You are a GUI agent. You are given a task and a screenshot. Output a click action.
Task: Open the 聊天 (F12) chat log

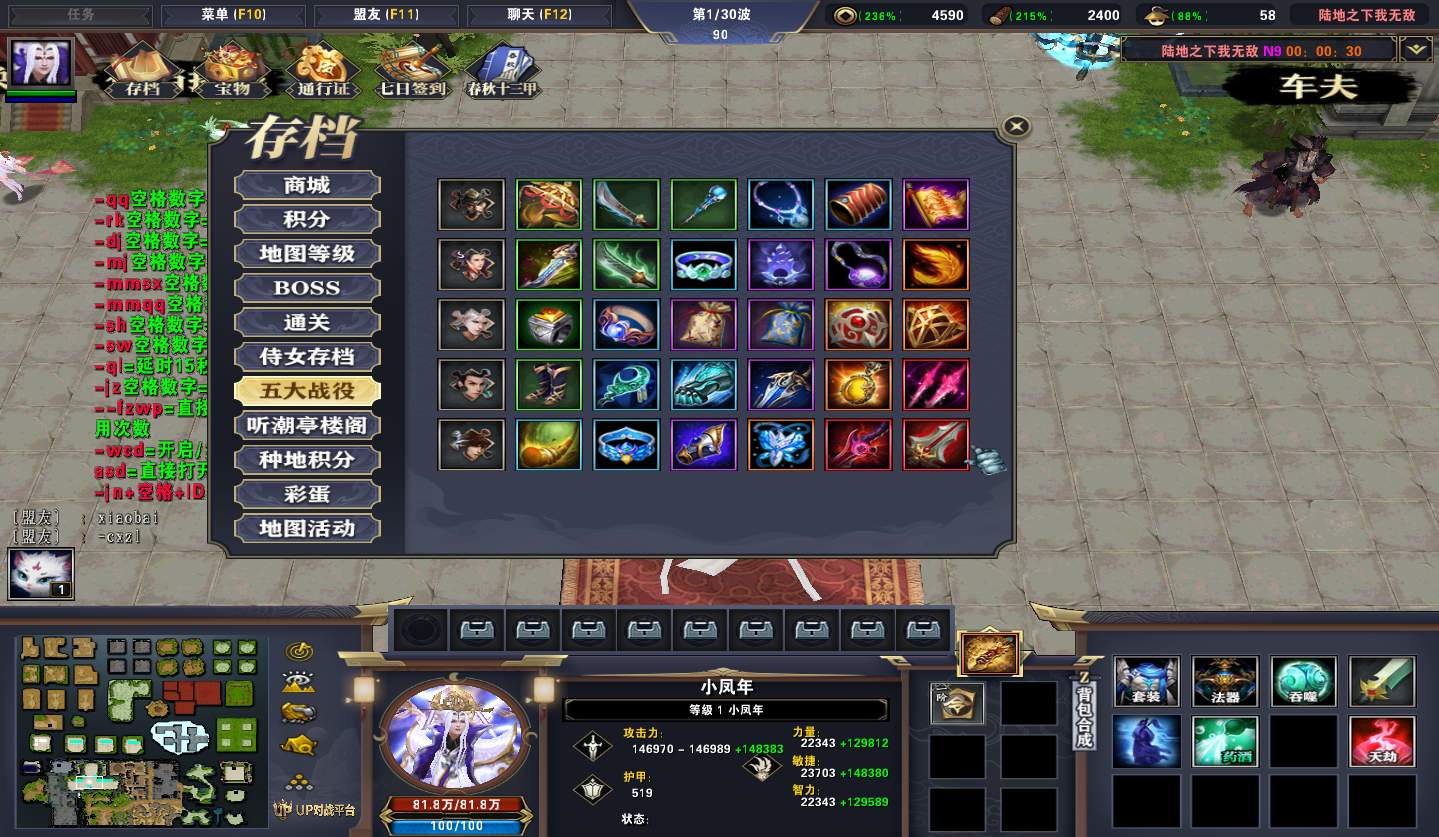pyautogui.click(x=539, y=15)
